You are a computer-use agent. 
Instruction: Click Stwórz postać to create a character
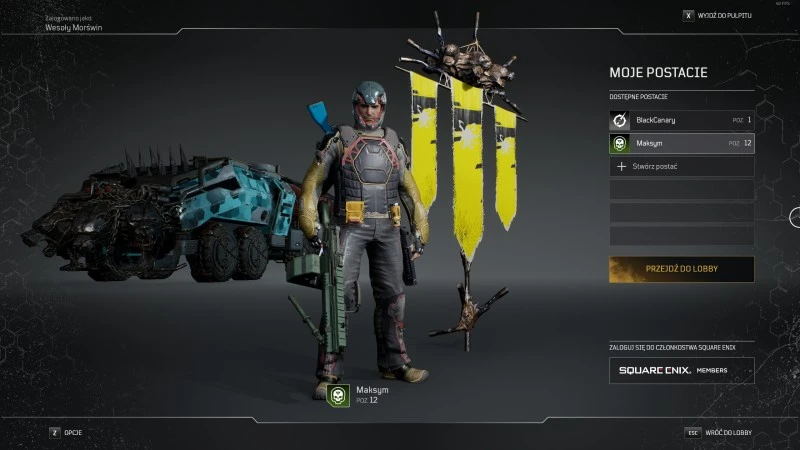point(681,167)
